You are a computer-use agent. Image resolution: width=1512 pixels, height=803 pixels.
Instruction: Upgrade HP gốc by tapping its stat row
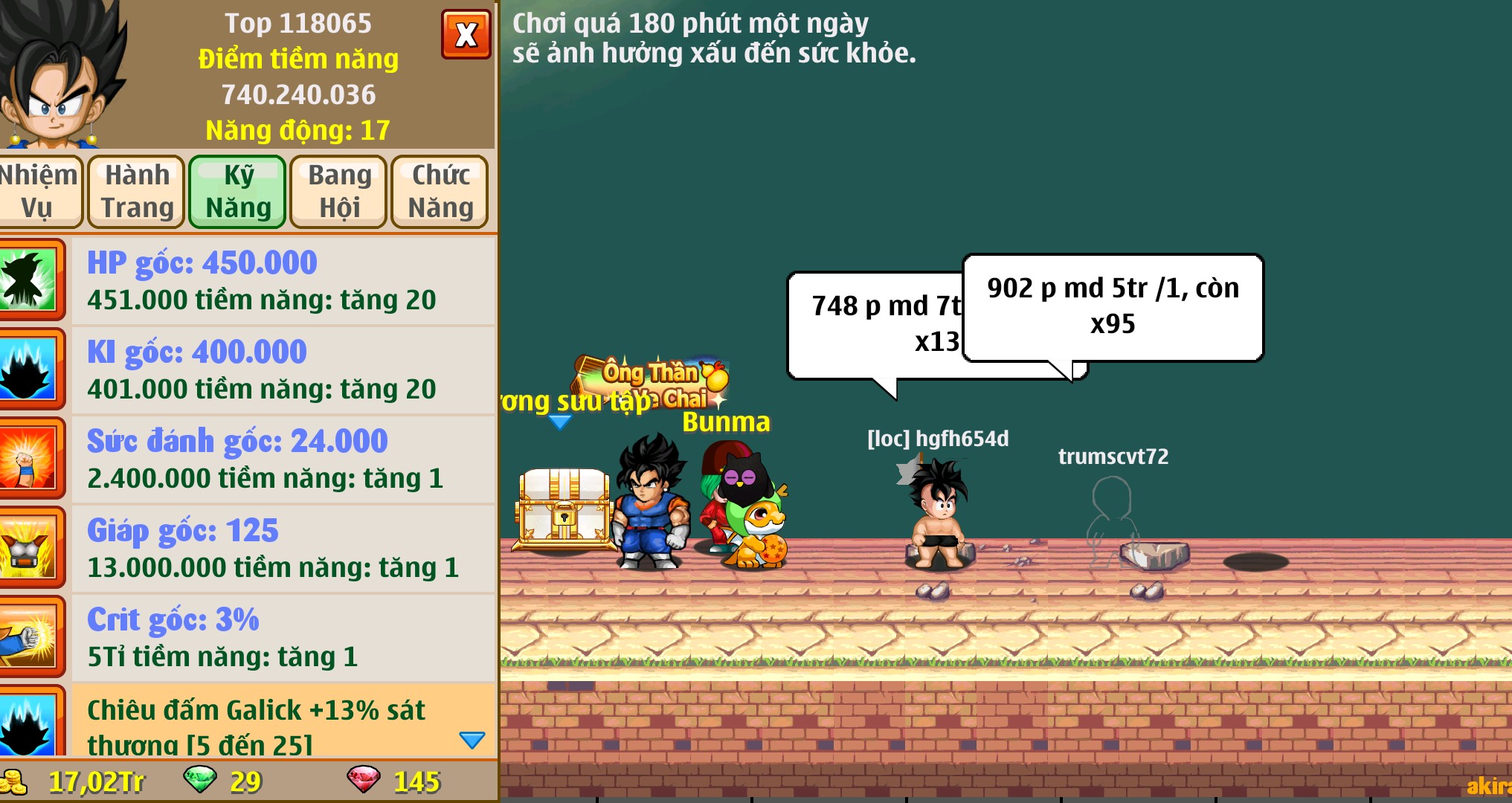260,280
